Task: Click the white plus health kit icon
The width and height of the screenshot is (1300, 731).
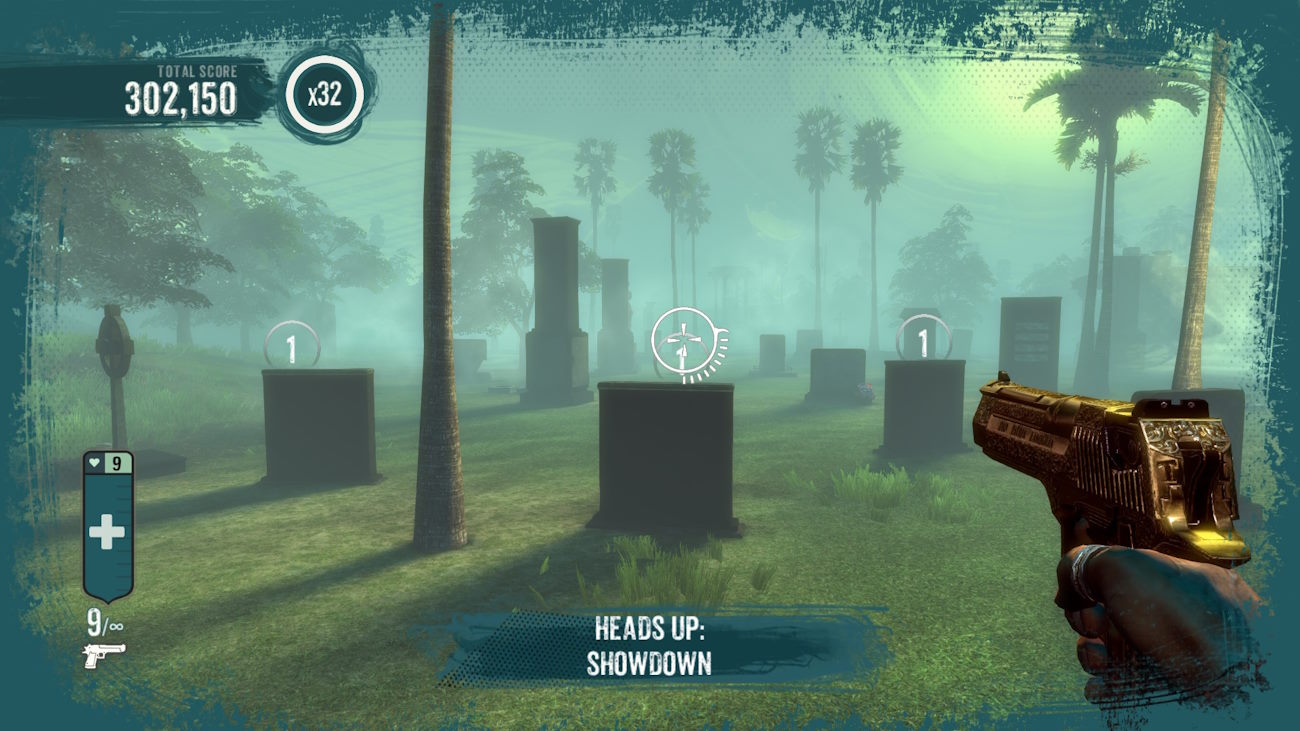Action: 107,533
